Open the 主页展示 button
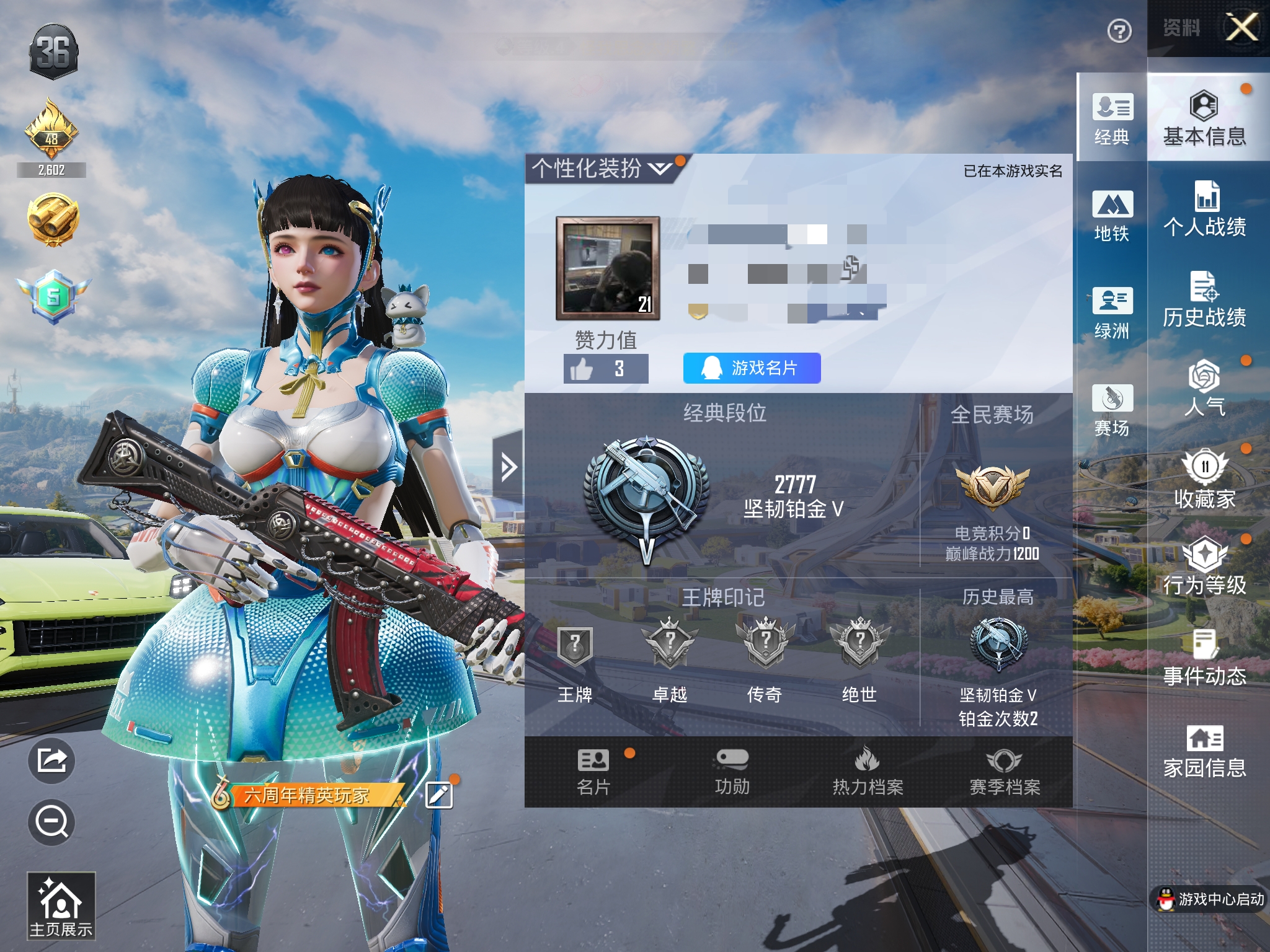1270x952 pixels. click(x=61, y=906)
